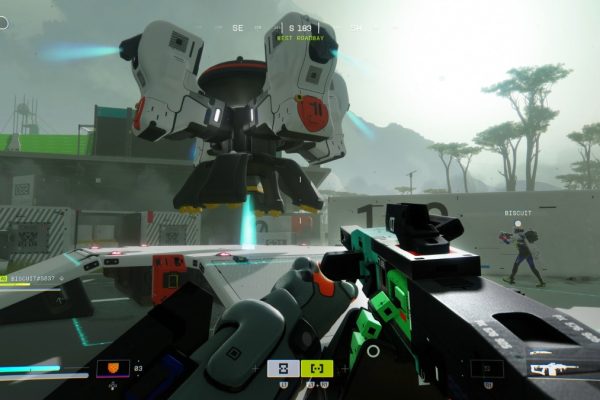Screen dimensions: 600x400
Task: Select the orange gadget slot beside the health bar
Action: pyautogui.click(x=113, y=369)
